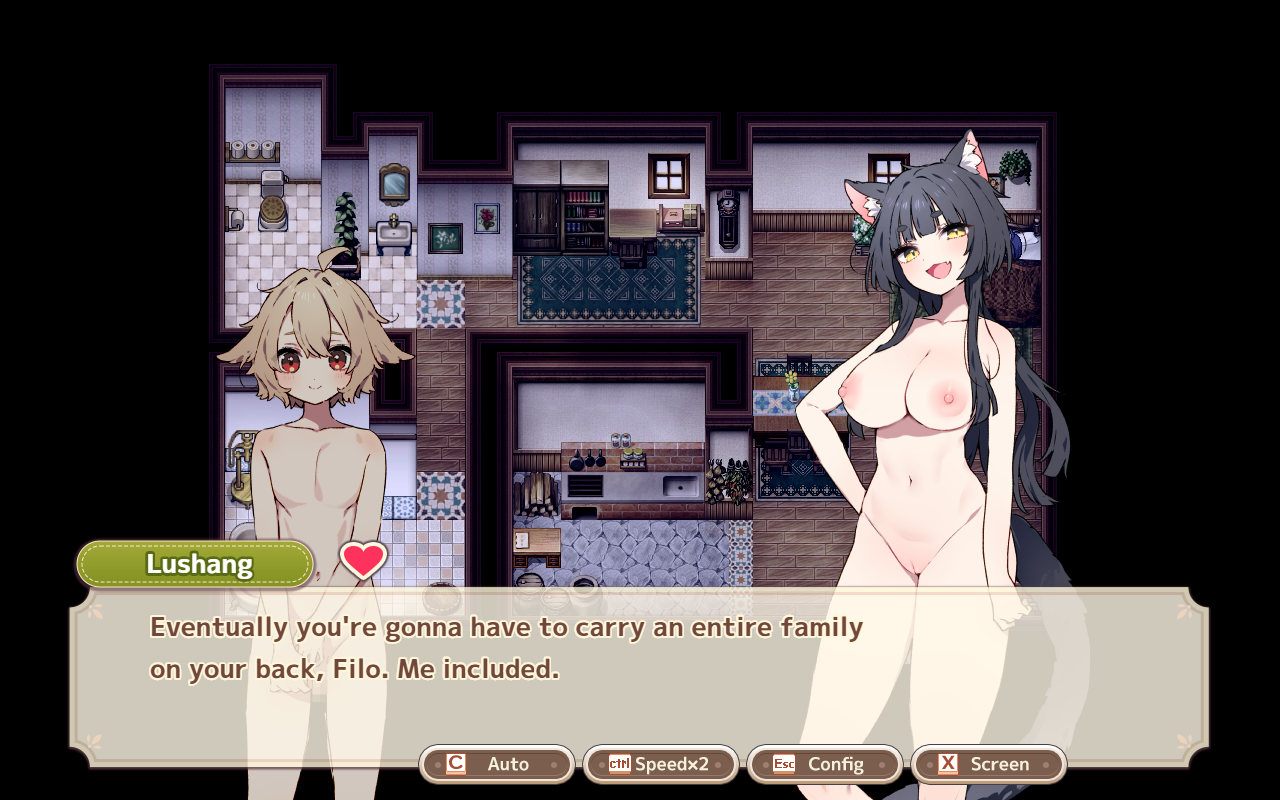Open the Config menu
The width and height of the screenshot is (1280, 800).
pyautogui.click(x=825, y=764)
